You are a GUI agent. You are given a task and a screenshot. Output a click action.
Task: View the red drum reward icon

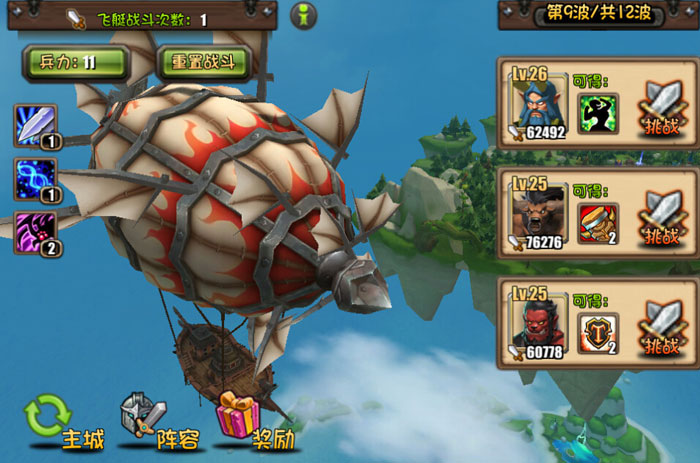598,223
